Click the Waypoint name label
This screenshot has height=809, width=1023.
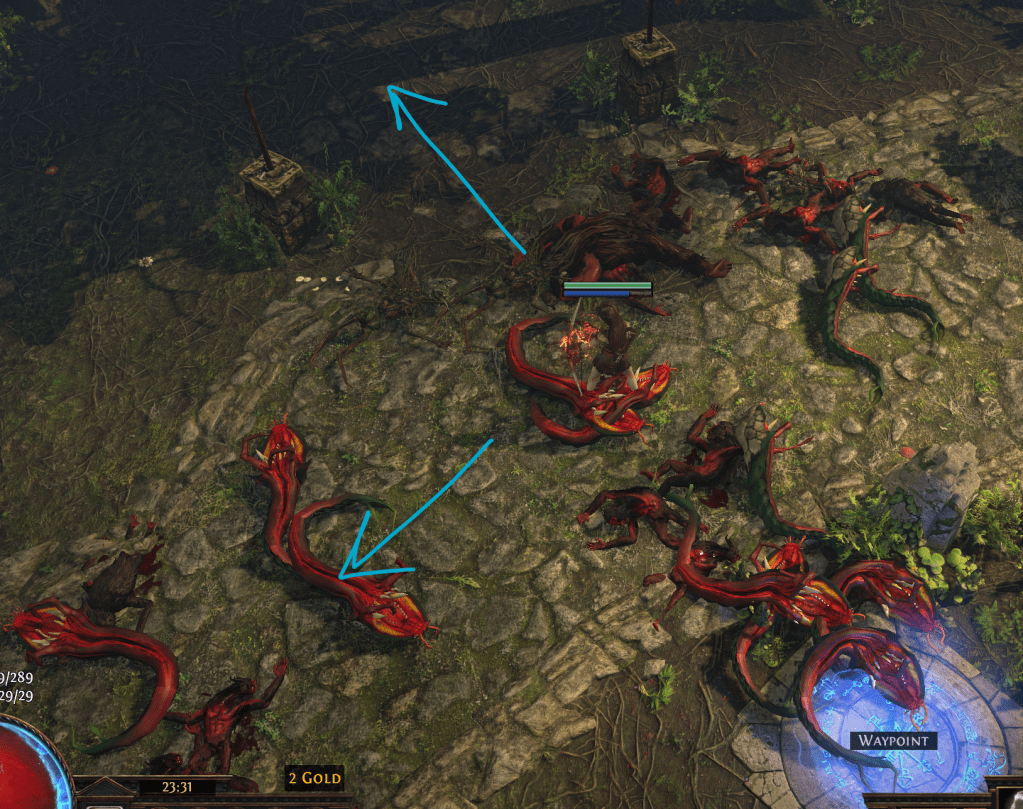tap(893, 741)
